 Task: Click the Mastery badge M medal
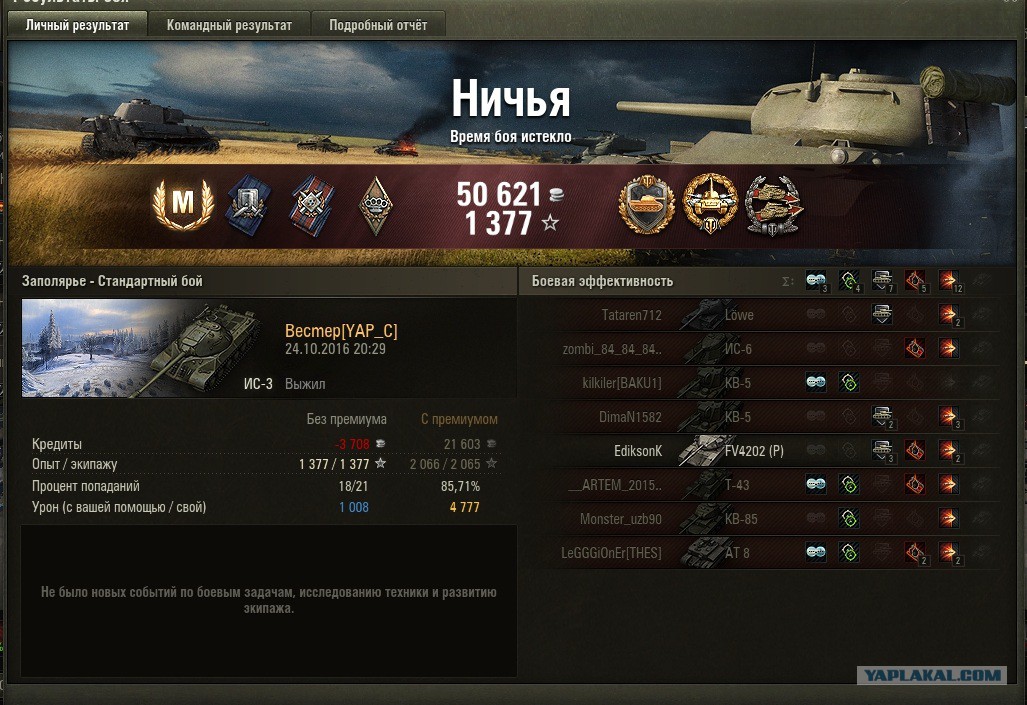coord(183,204)
